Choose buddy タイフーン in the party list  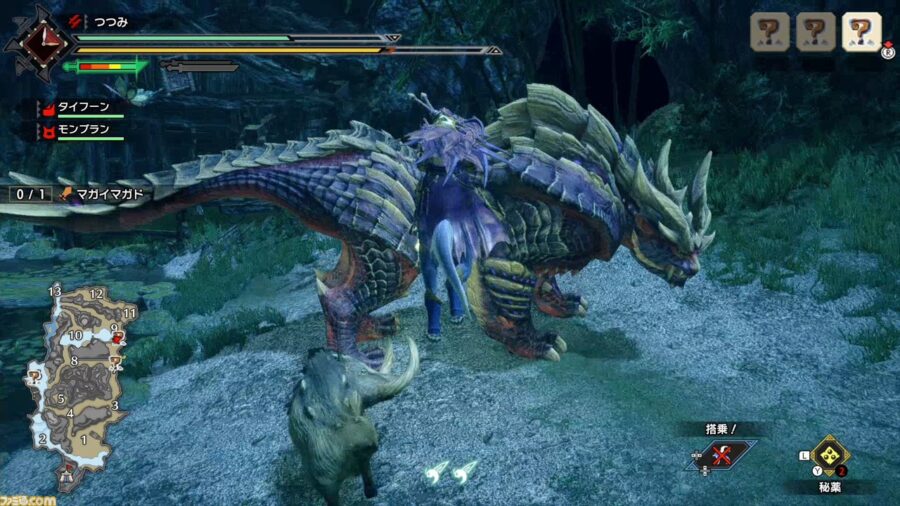click(83, 107)
